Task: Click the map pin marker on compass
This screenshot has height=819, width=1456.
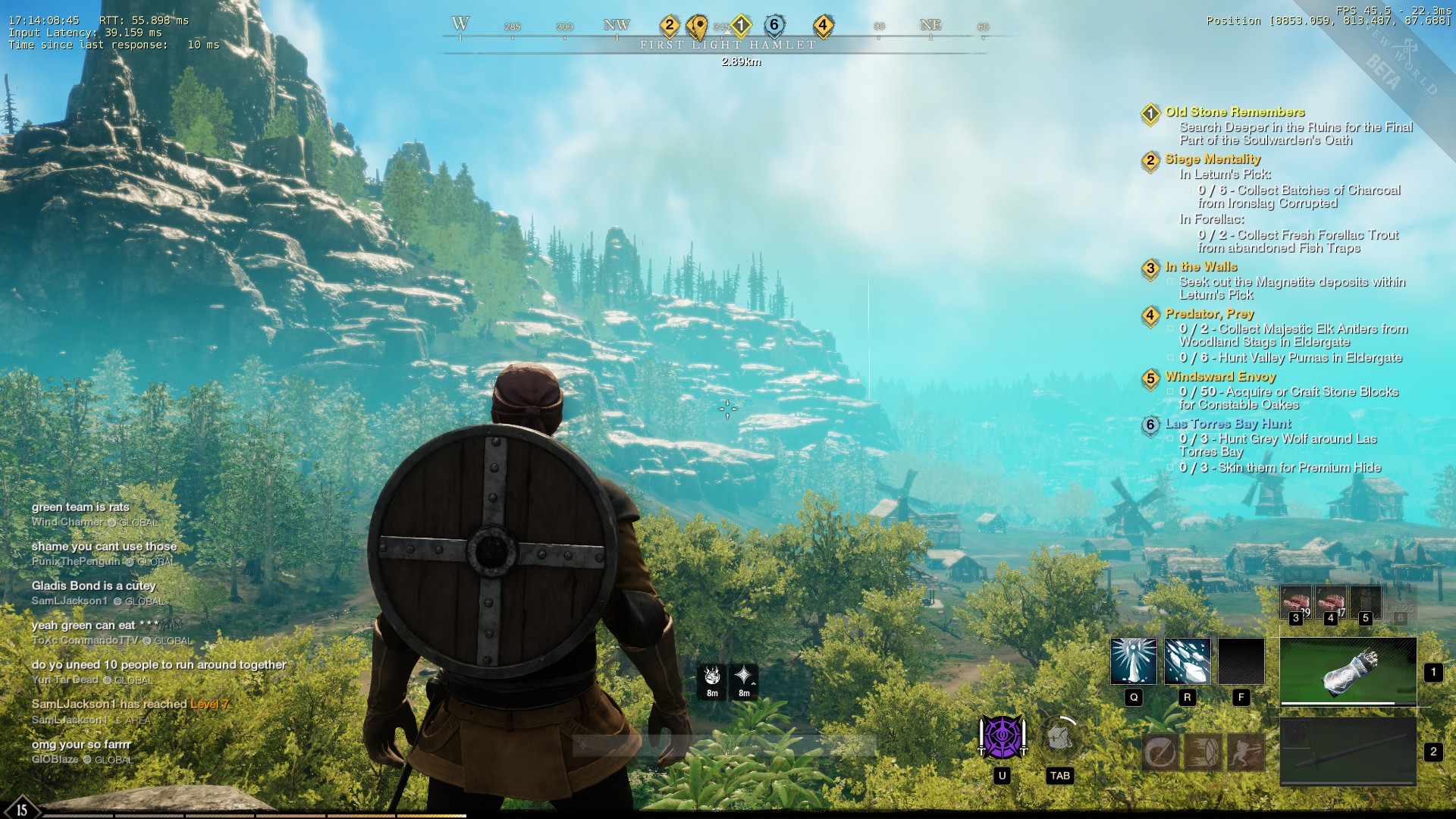Action: pos(698,27)
